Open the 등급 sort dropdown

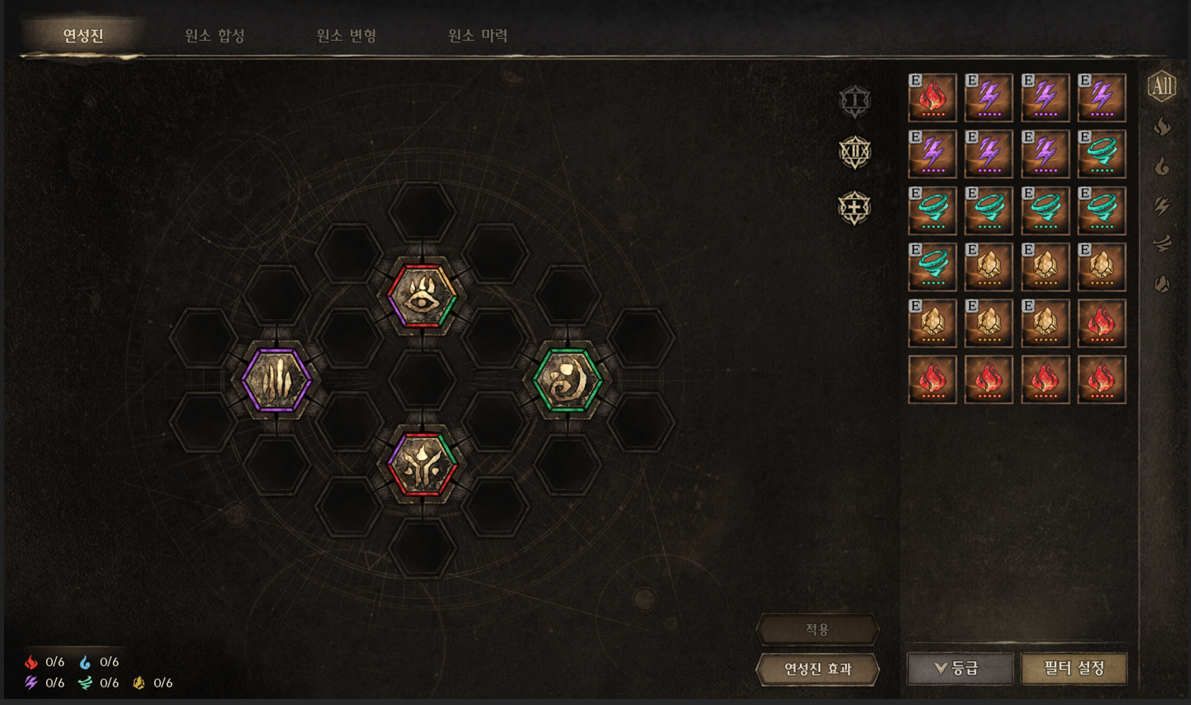(x=960, y=669)
